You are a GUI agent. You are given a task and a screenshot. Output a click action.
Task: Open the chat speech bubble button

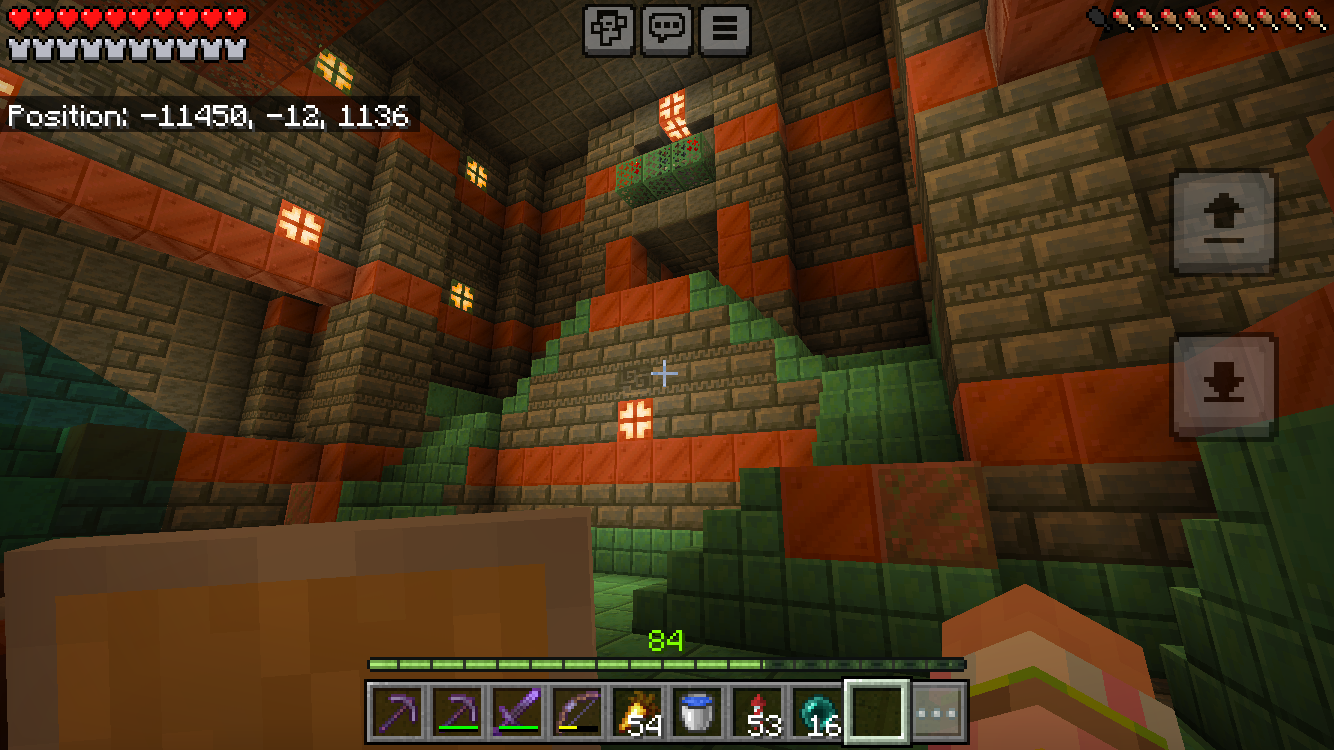[x=667, y=29]
